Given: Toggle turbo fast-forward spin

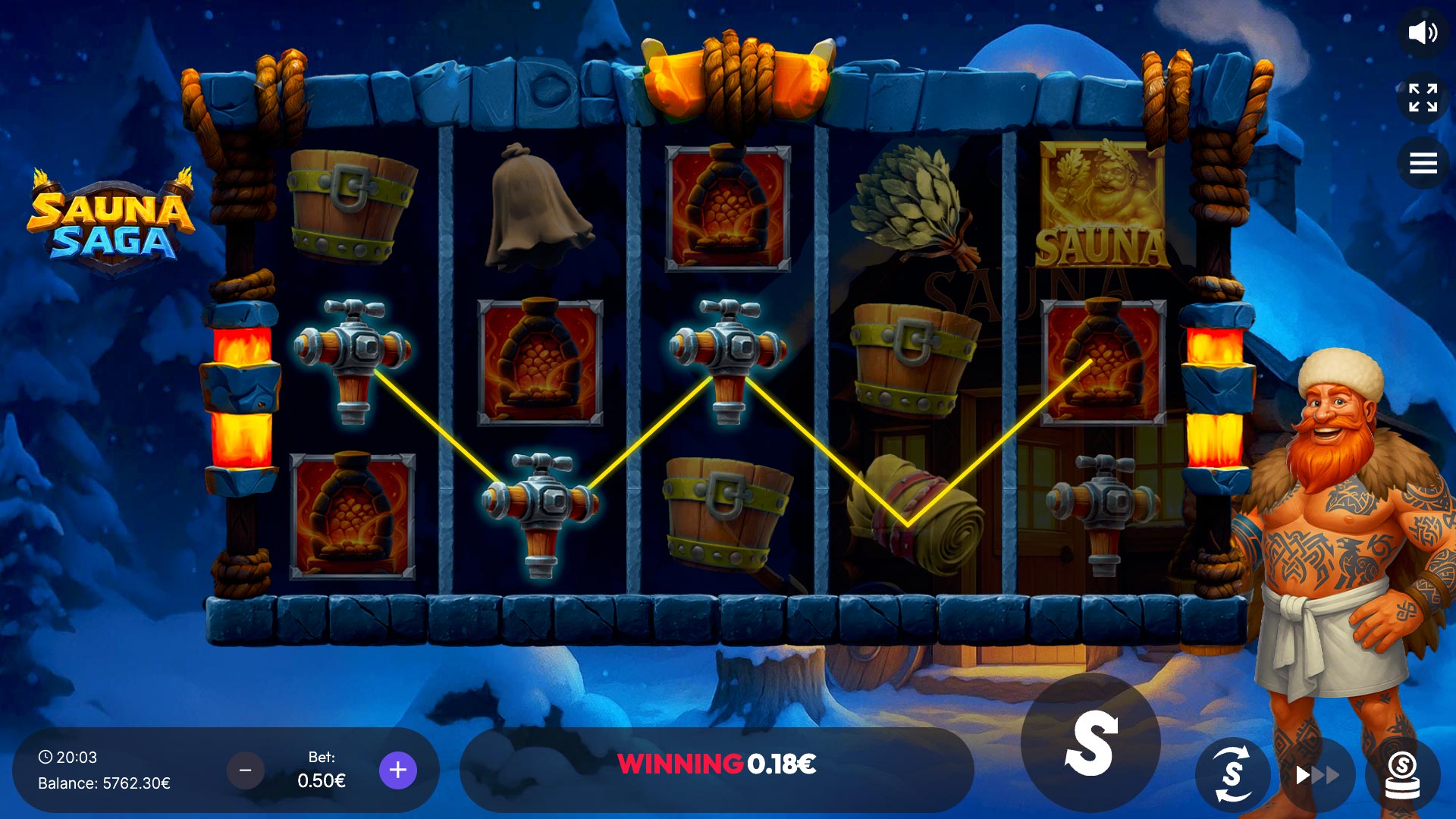Looking at the screenshot, I should pyautogui.click(x=1317, y=775).
